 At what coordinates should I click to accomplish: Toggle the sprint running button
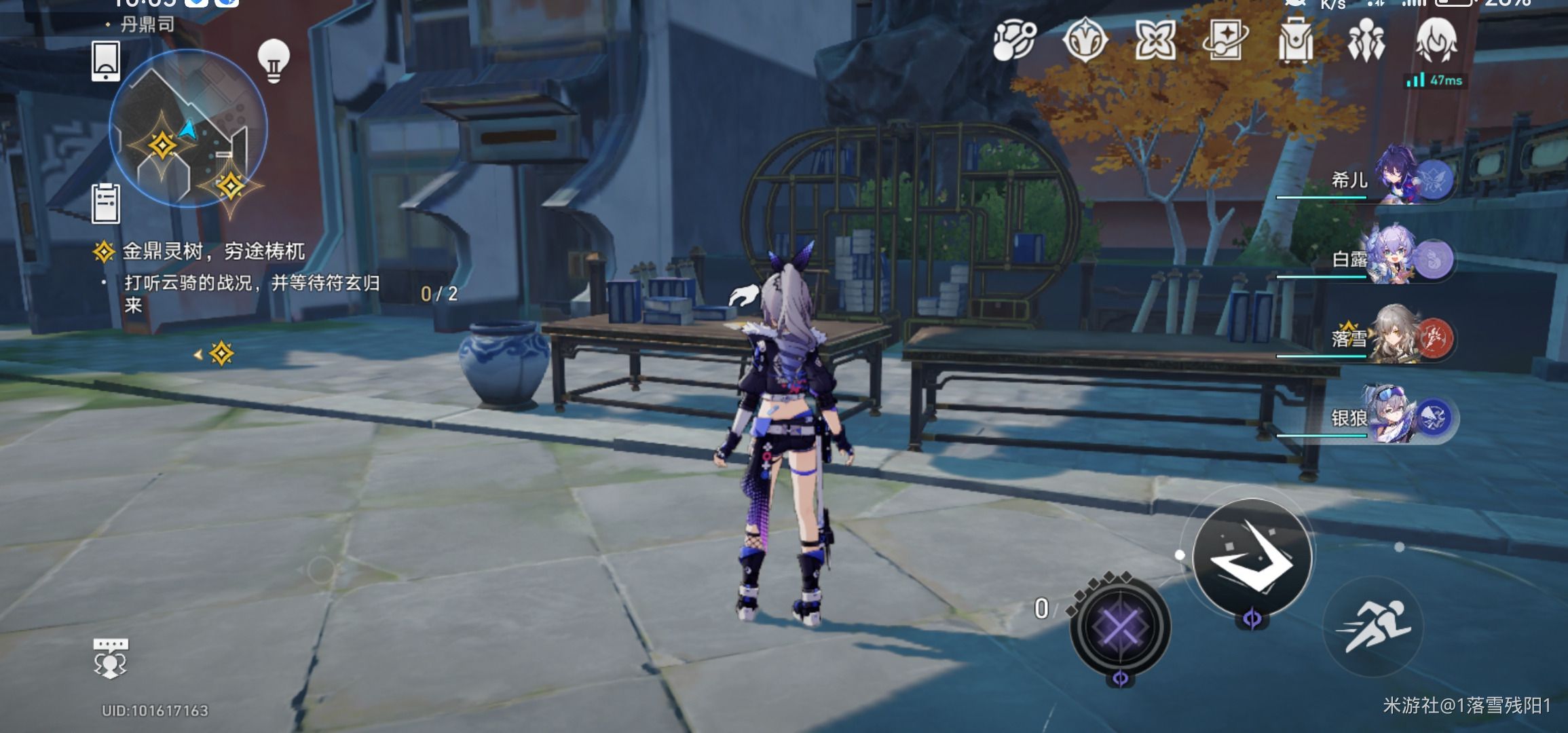click(x=1373, y=626)
